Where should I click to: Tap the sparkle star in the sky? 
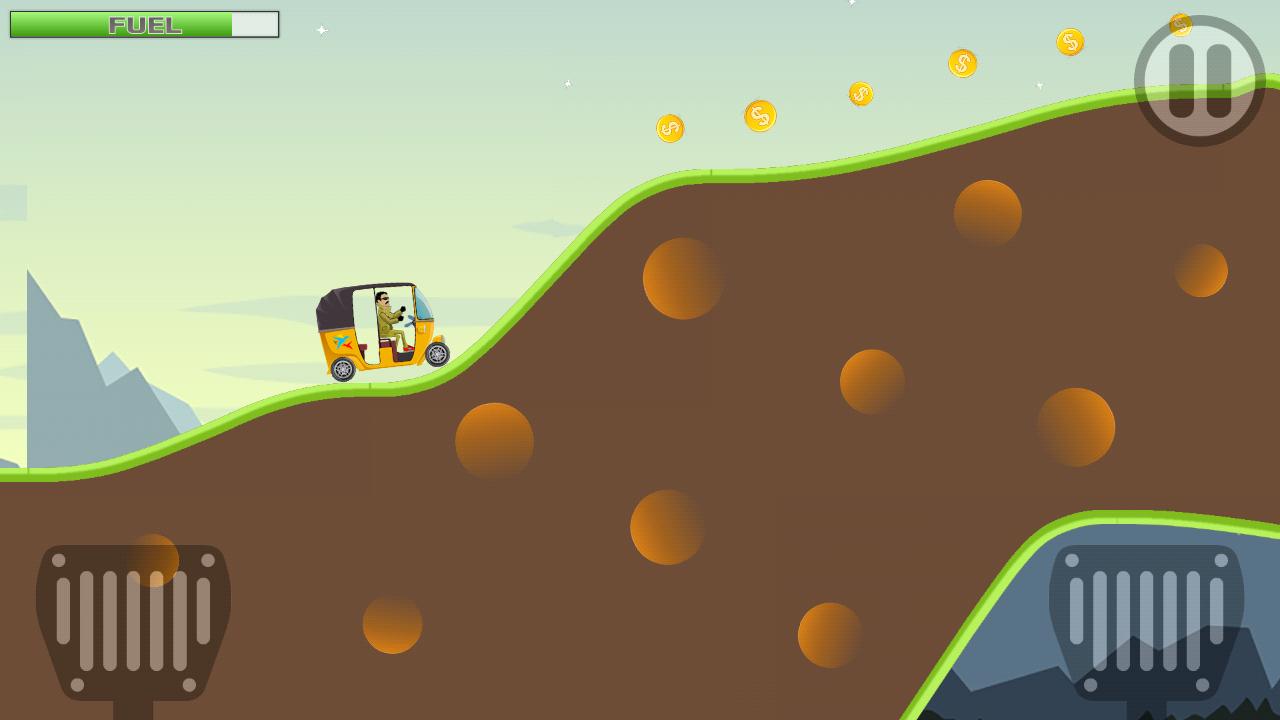coord(322,30)
